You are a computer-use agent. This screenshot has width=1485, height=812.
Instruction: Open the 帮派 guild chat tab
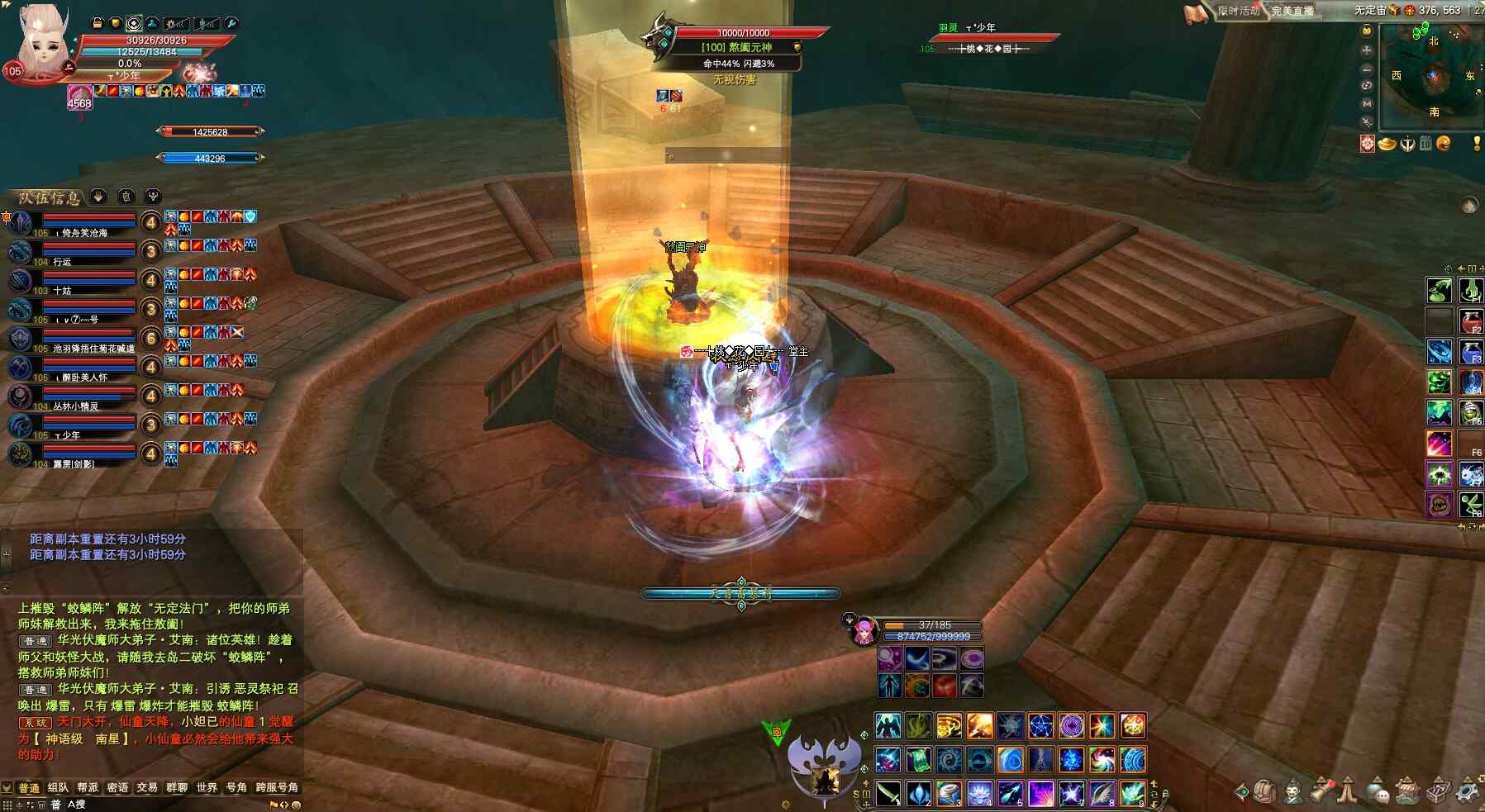coord(88,787)
